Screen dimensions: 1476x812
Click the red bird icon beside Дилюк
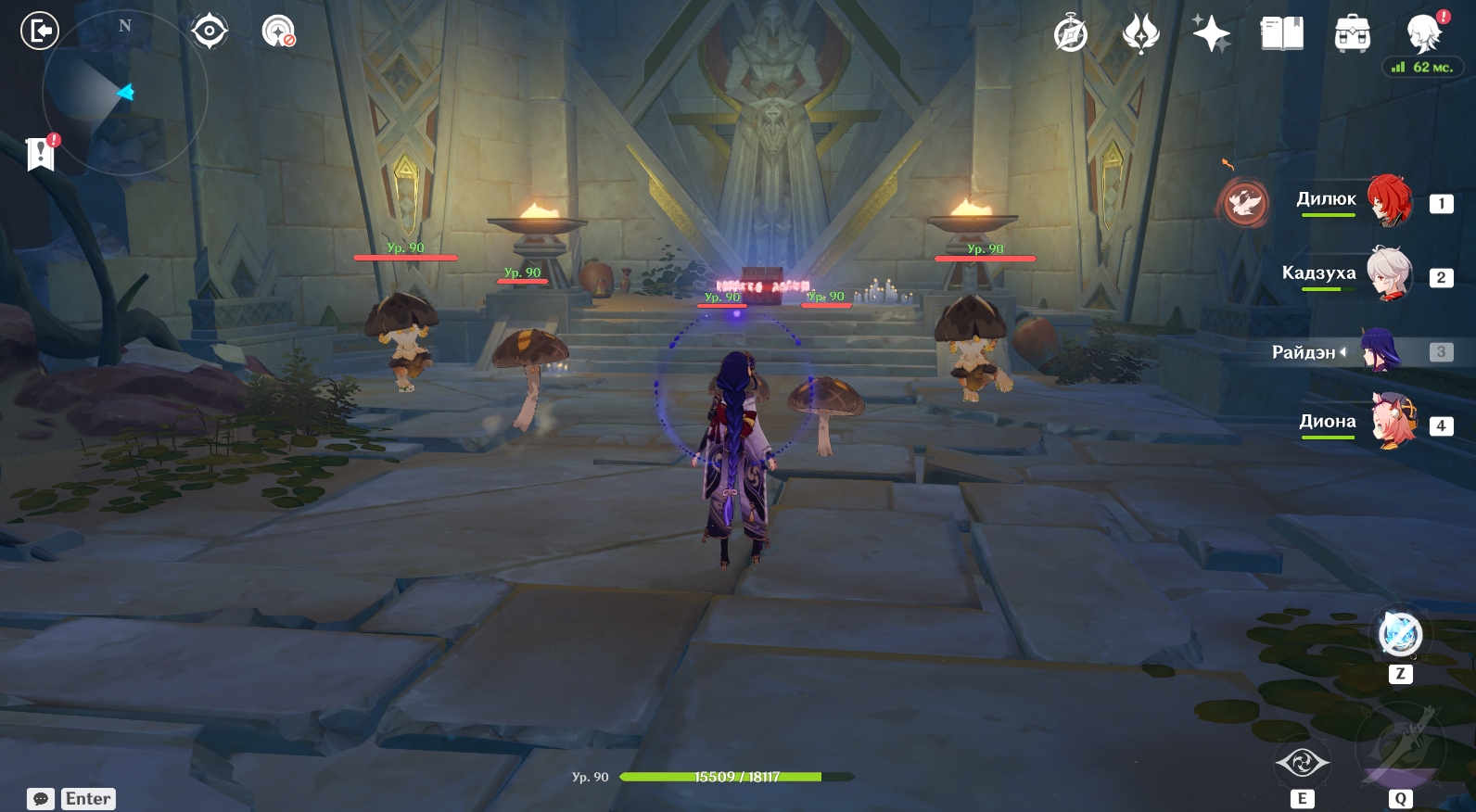click(1244, 202)
